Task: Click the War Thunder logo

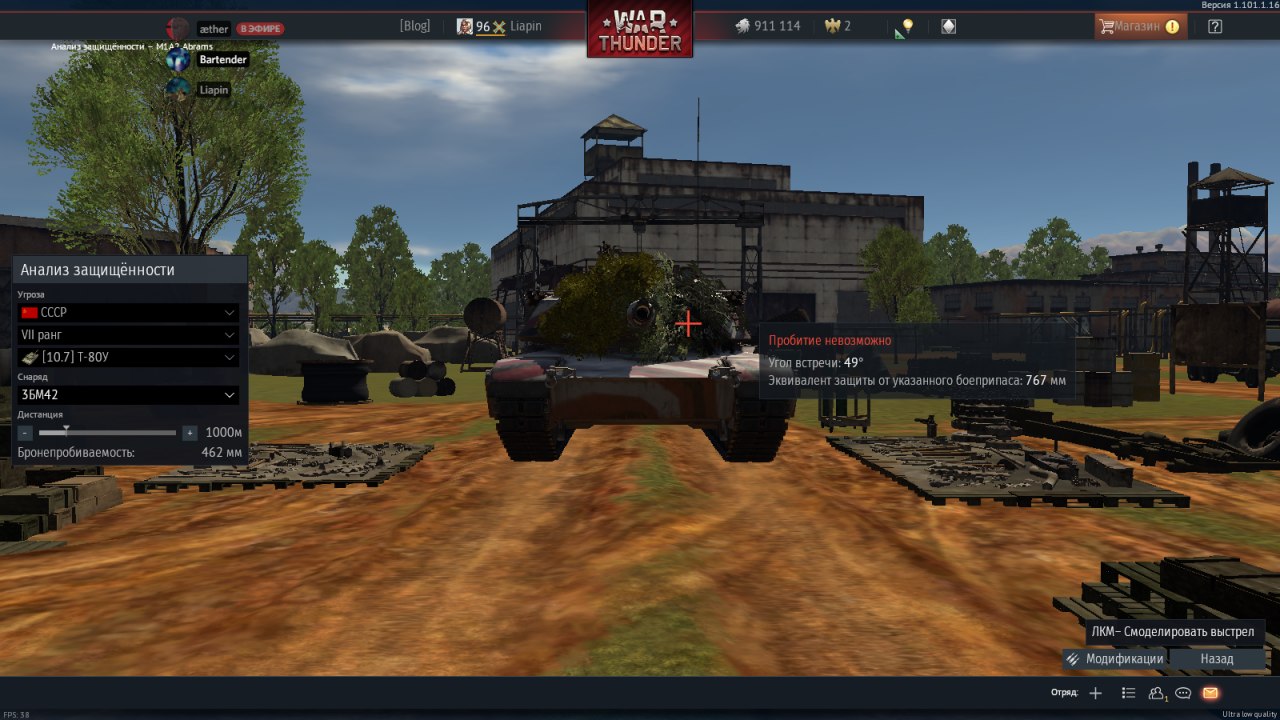Action: 640,29
